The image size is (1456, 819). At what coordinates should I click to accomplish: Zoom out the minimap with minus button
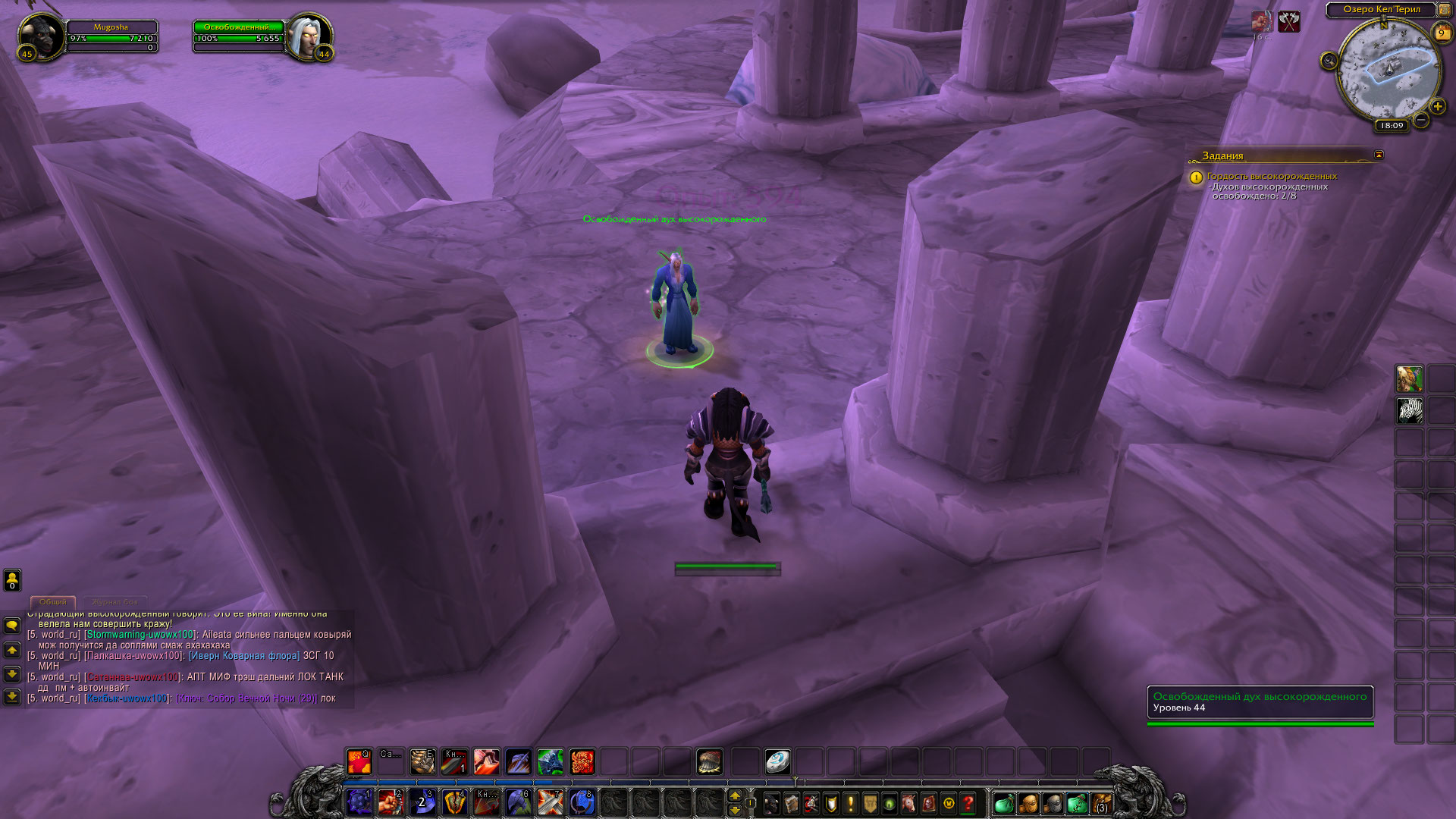pyautogui.click(x=1421, y=120)
